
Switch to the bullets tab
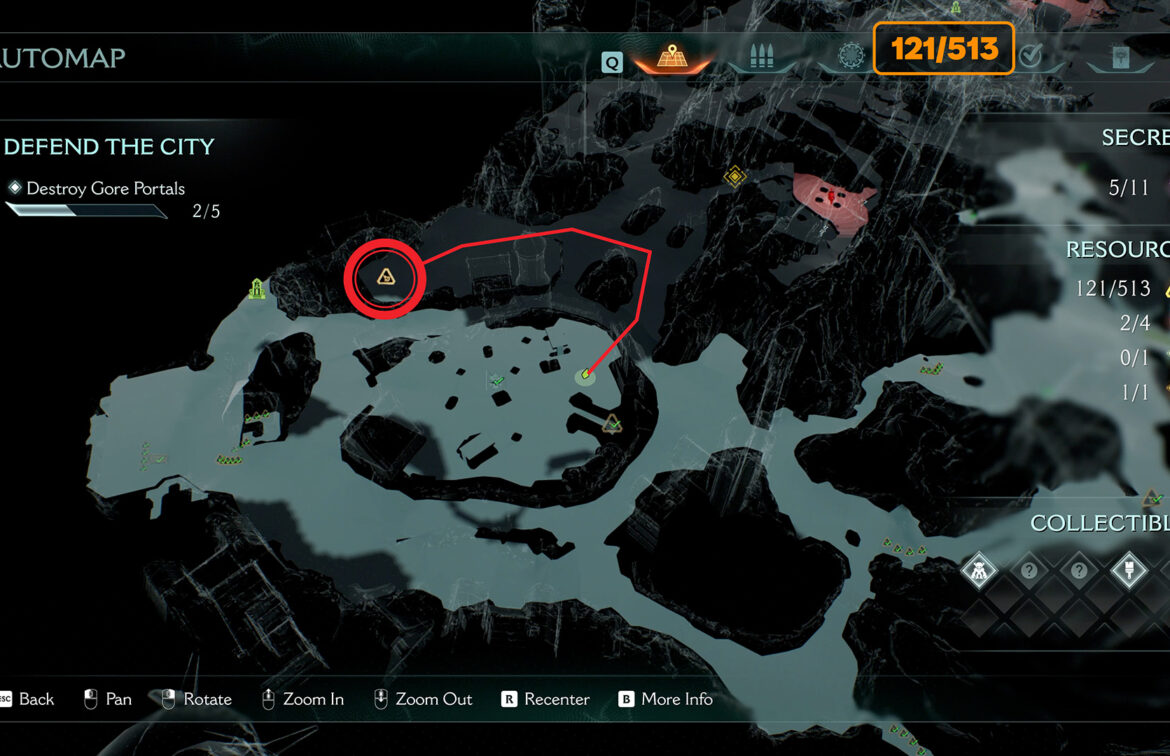click(763, 58)
